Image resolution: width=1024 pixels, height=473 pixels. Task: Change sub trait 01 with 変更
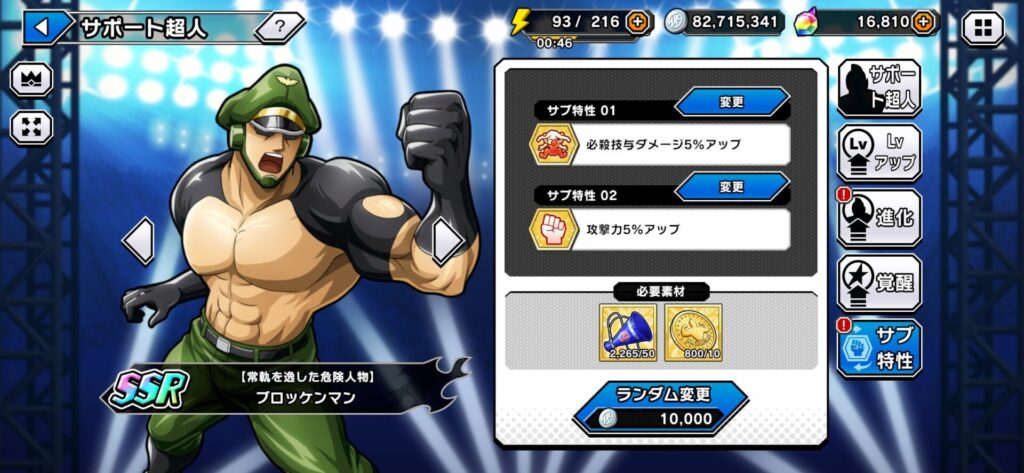coord(732,102)
